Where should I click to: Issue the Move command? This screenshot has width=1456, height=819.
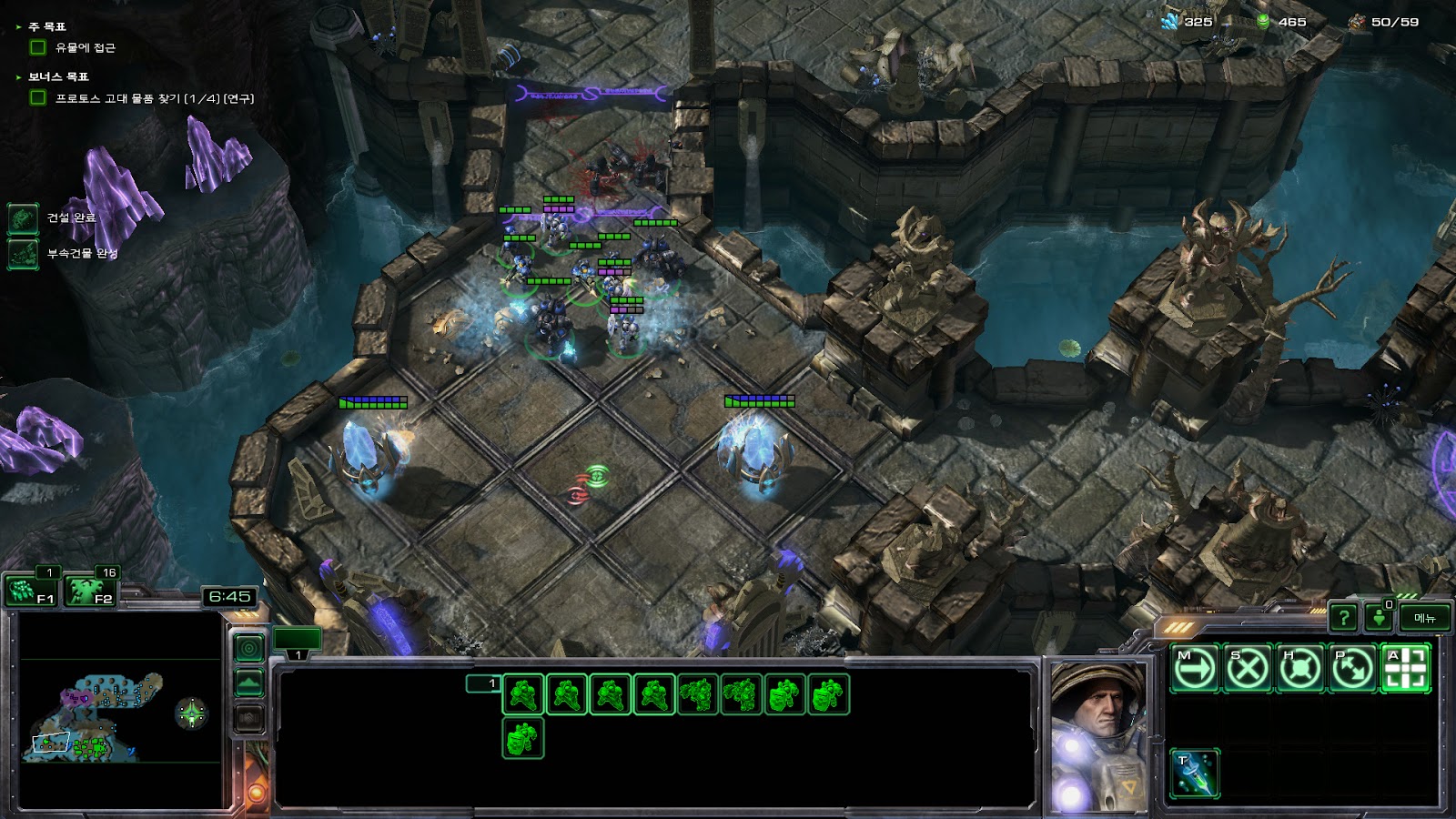(x=1195, y=669)
